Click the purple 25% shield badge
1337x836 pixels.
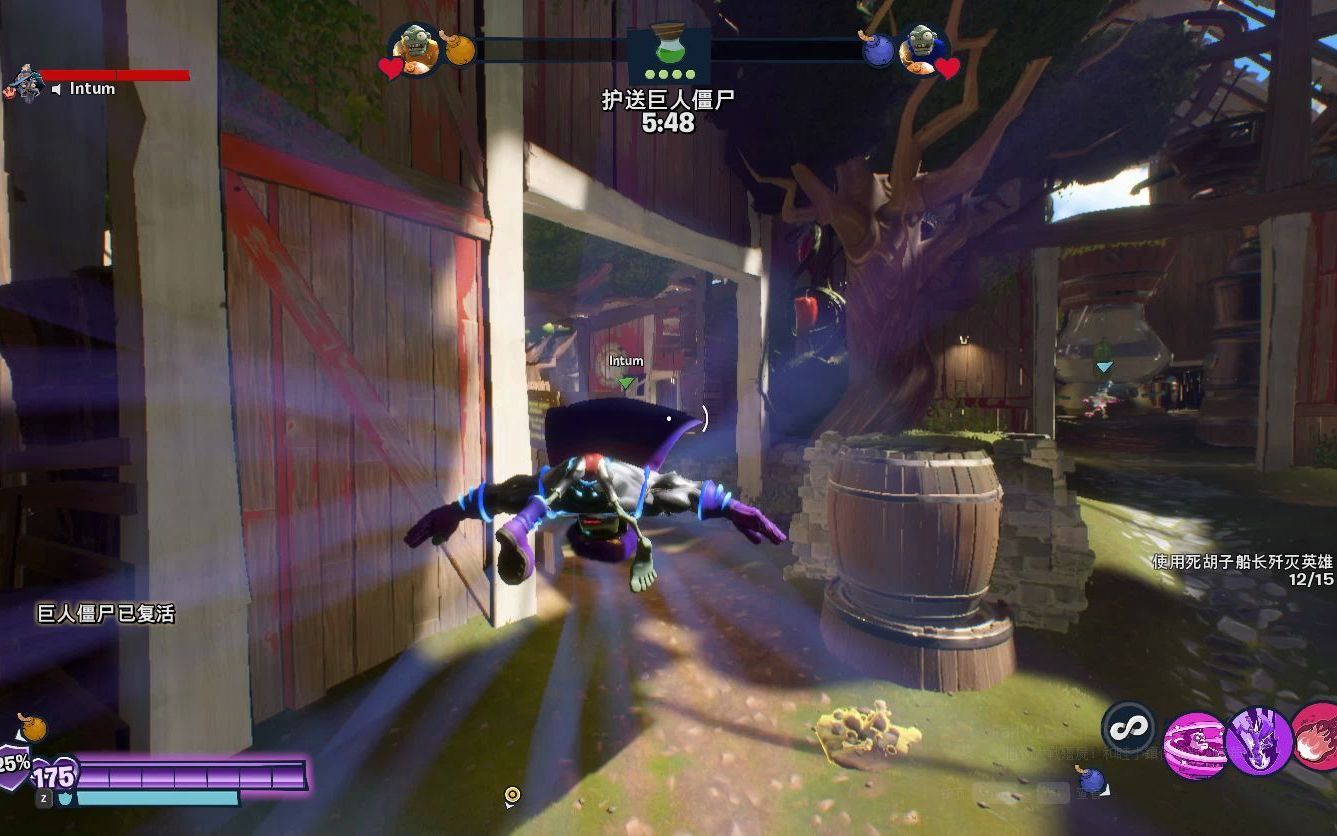pos(14,765)
